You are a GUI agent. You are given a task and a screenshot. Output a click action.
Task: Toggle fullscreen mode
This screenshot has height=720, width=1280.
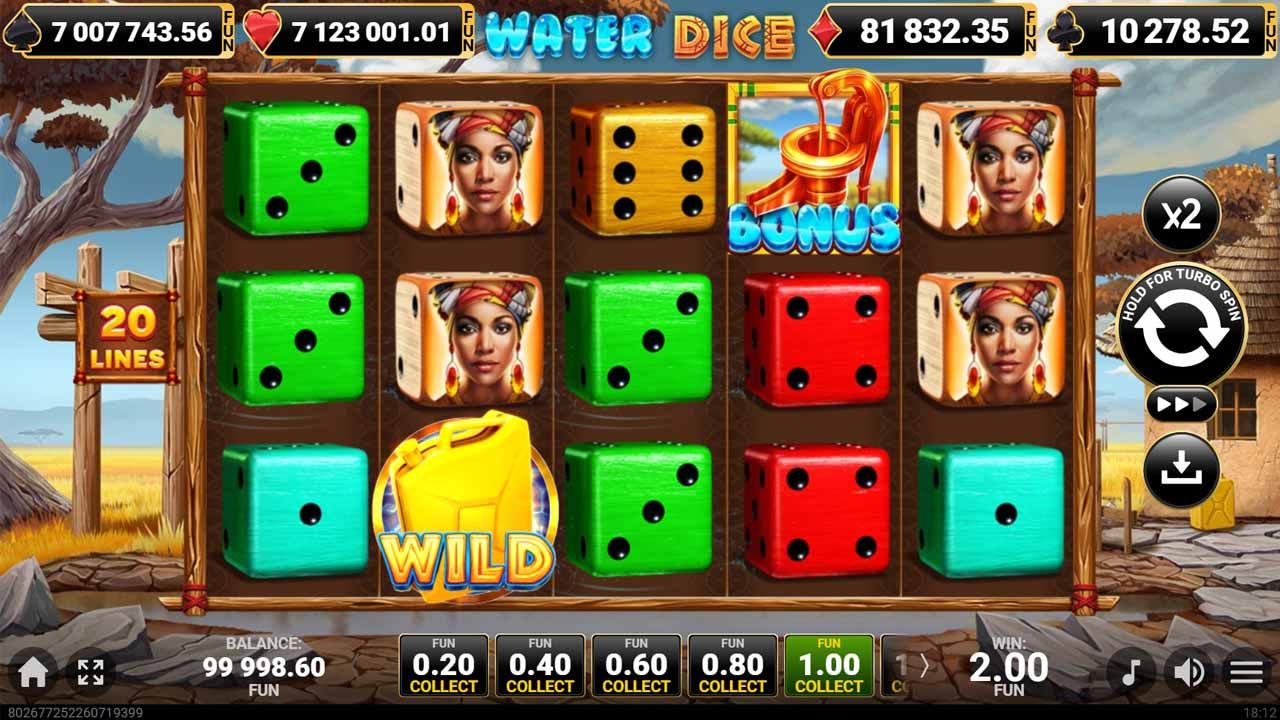coord(90,668)
